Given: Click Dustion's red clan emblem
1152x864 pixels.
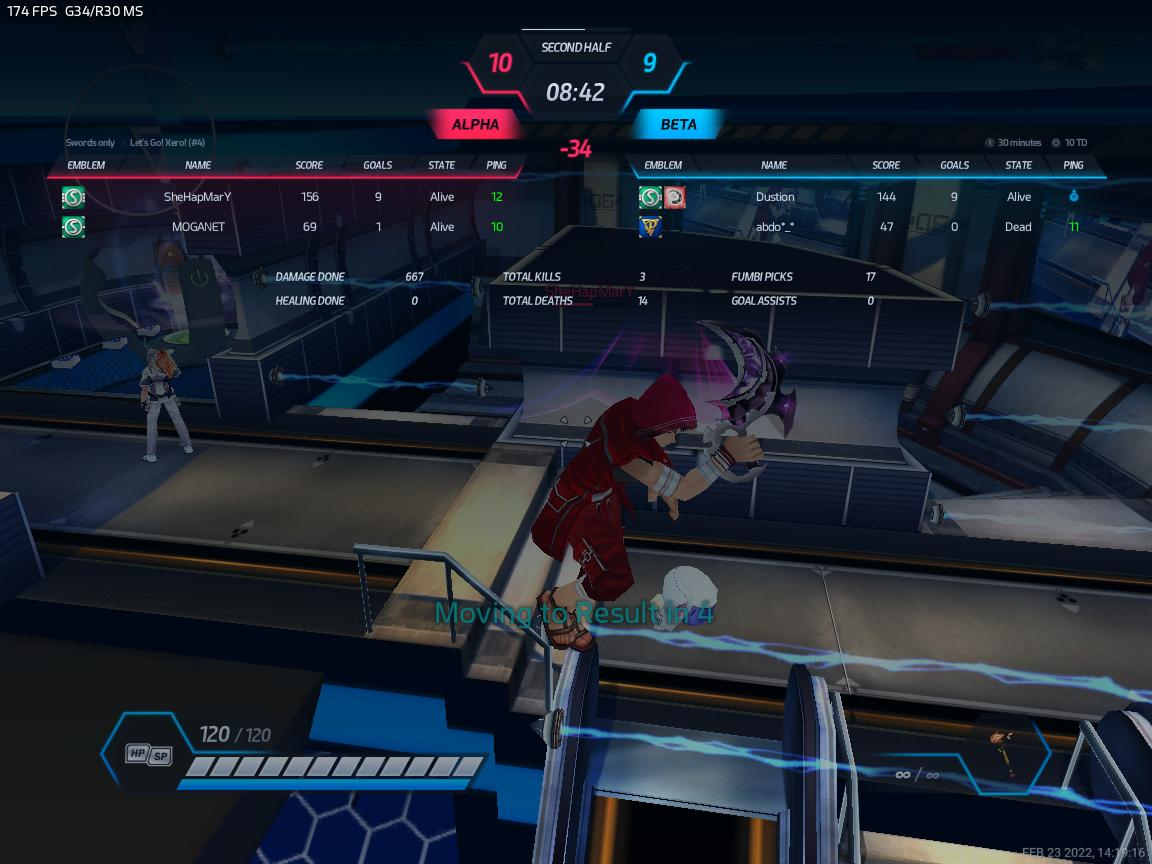Looking at the screenshot, I should [675, 197].
